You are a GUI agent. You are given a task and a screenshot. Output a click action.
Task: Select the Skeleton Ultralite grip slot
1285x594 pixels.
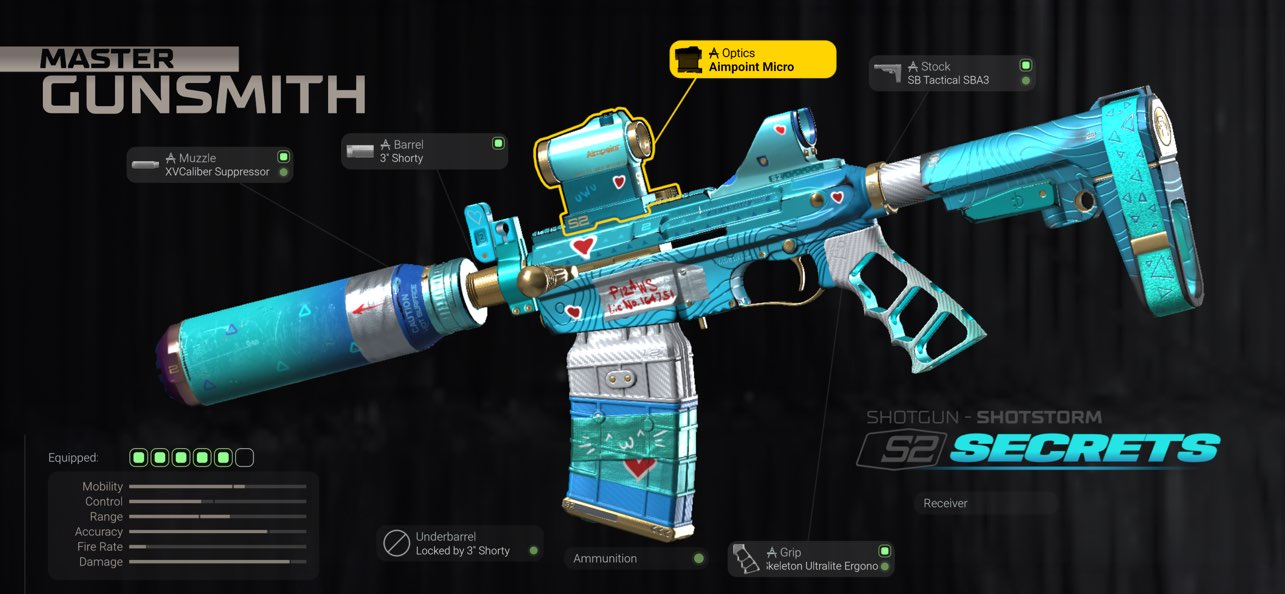[811, 559]
